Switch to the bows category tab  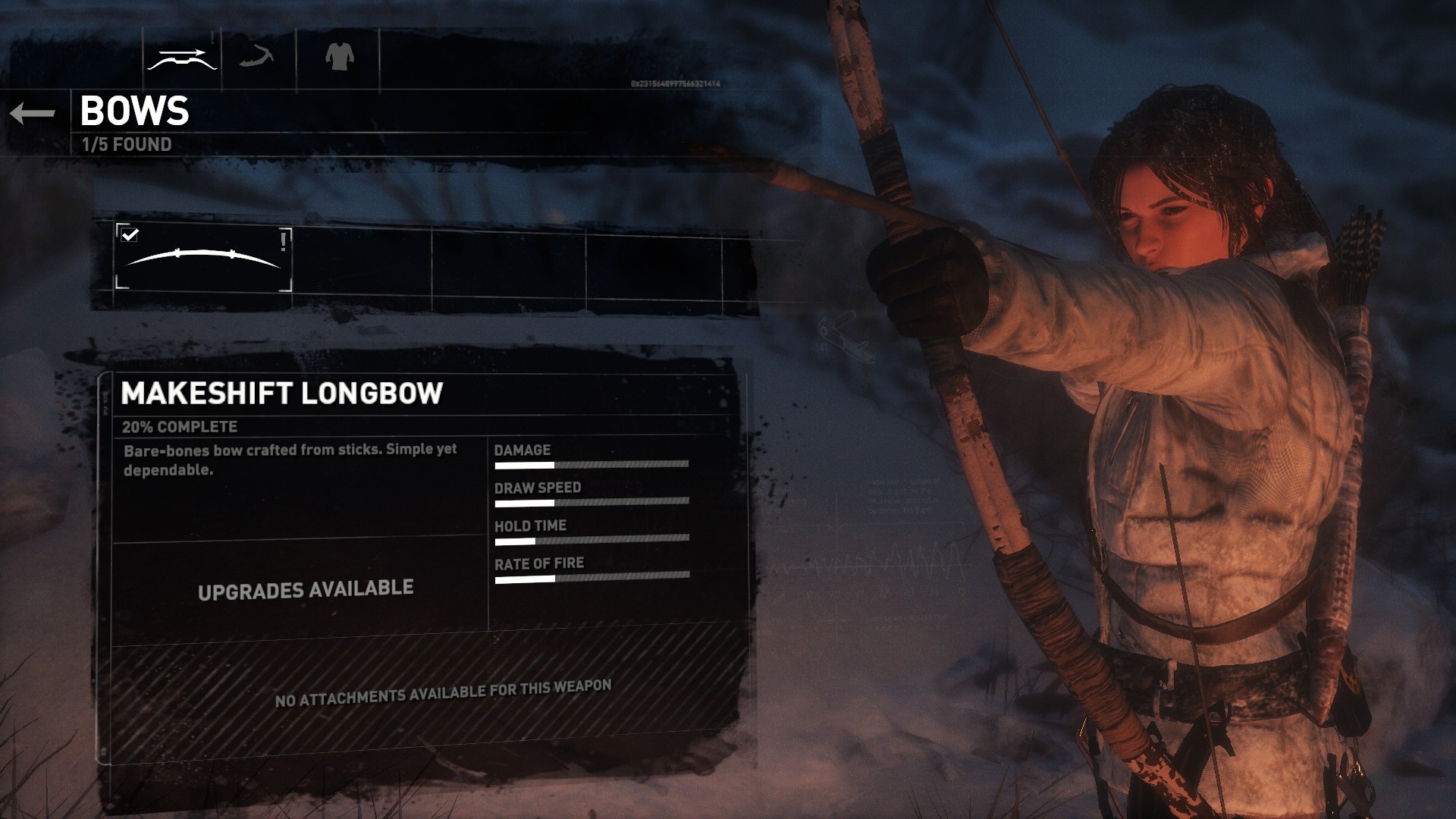pyautogui.click(x=182, y=58)
